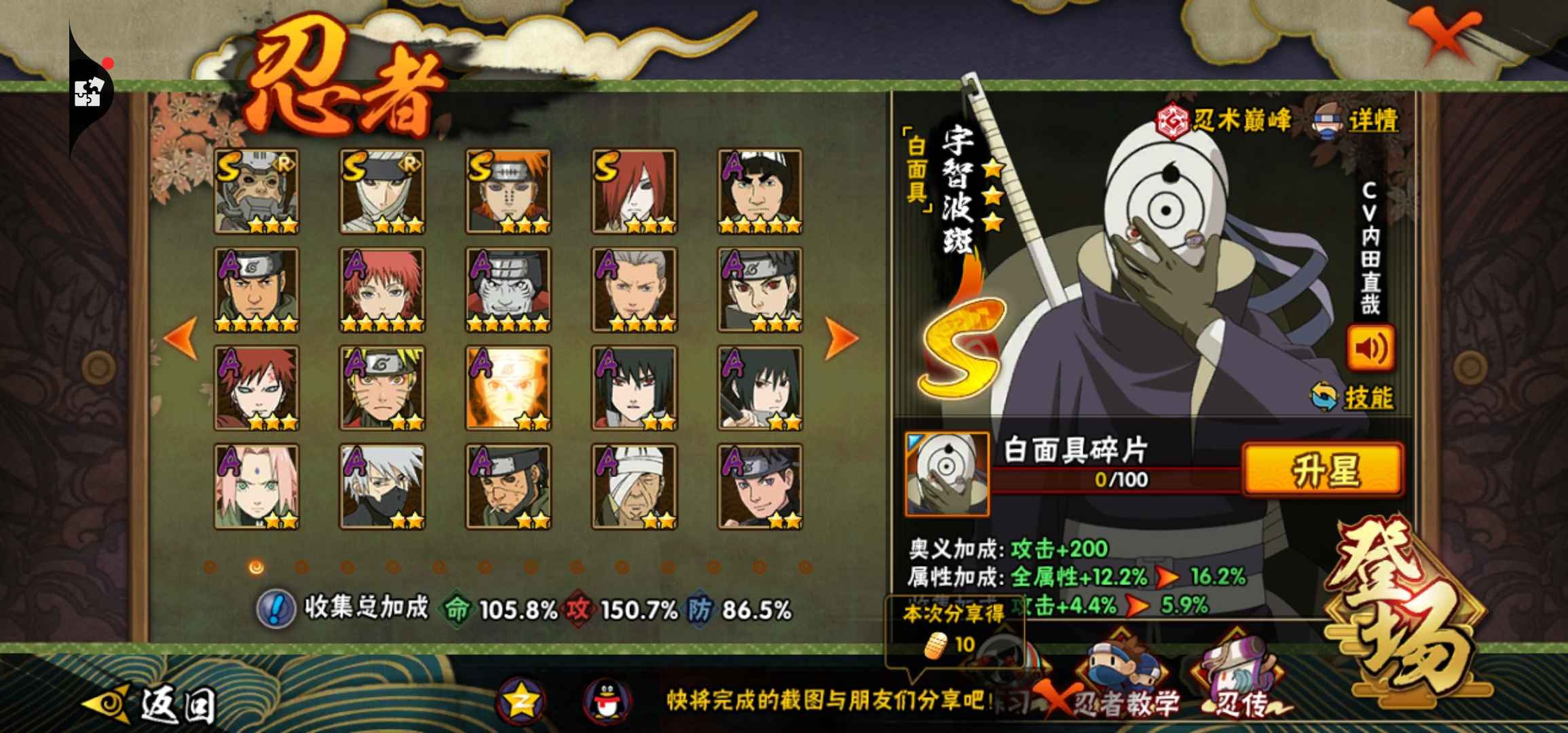This screenshot has height=733, width=1568.
Task: Share screenshot via the QZone star icon
Action: [x=521, y=700]
